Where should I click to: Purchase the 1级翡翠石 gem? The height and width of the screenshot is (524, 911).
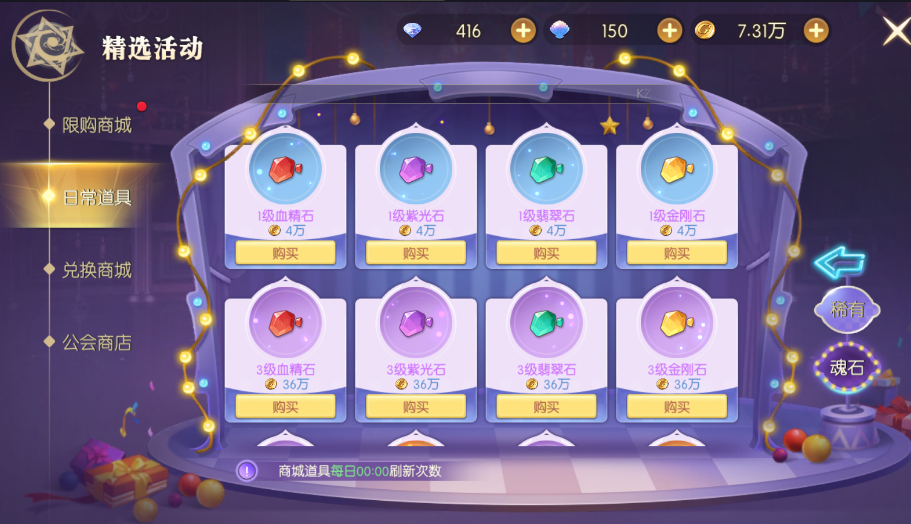click(x=546, y=253)
